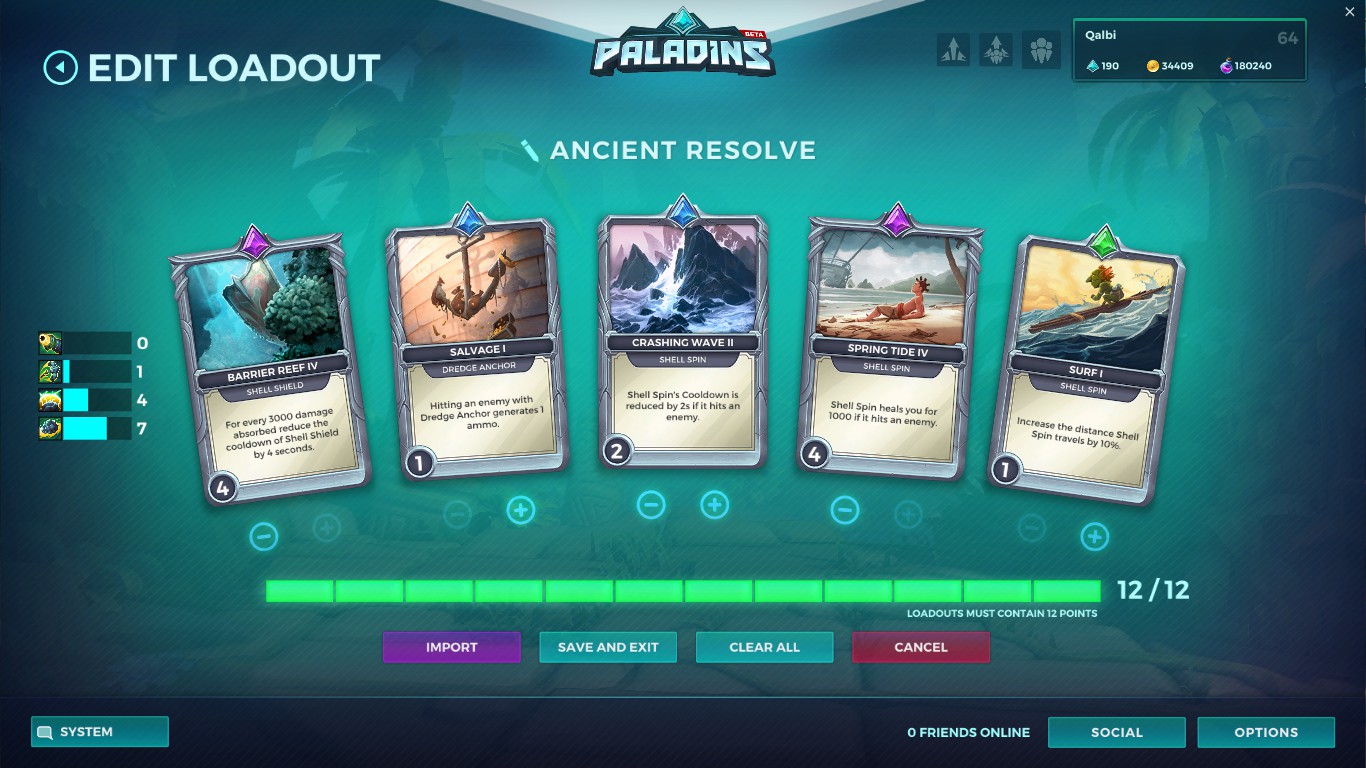
Task: Increase points on the Salvage I card
Action: coord(520,510)
